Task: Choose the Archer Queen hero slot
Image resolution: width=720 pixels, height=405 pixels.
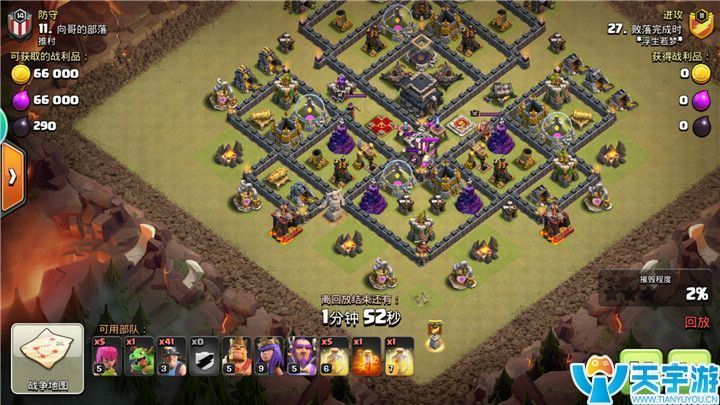Action: coord(269,357)
